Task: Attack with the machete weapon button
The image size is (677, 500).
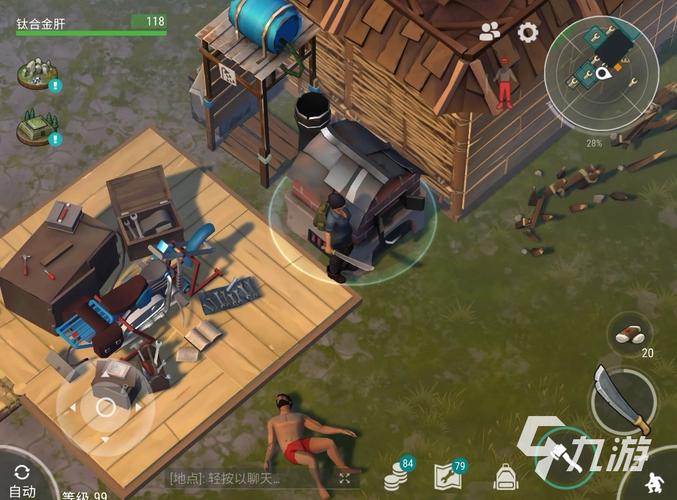Action: [x=621, y=399]
